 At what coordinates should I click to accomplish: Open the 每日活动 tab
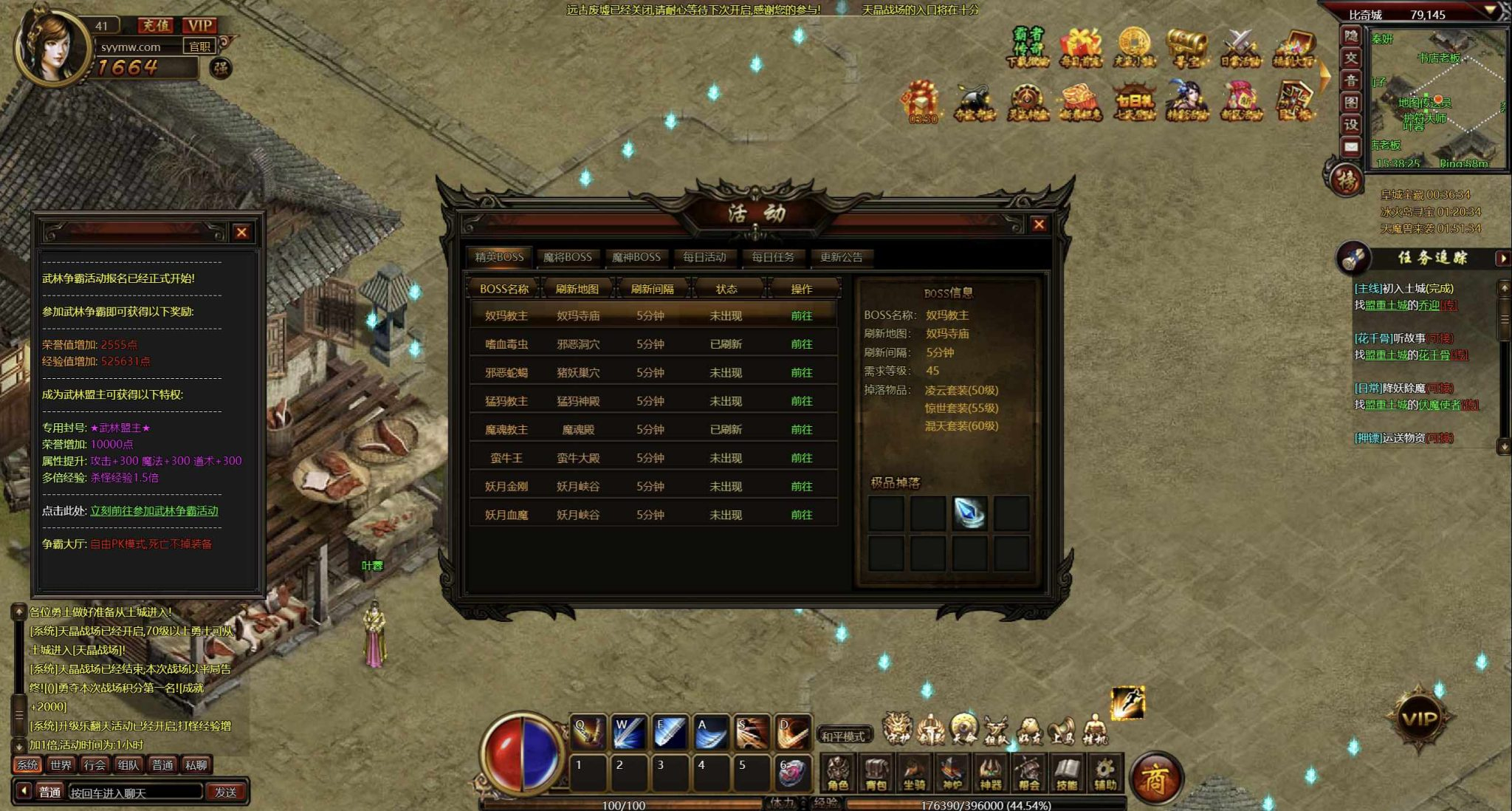pyautogui.click(x=704, y=257)
